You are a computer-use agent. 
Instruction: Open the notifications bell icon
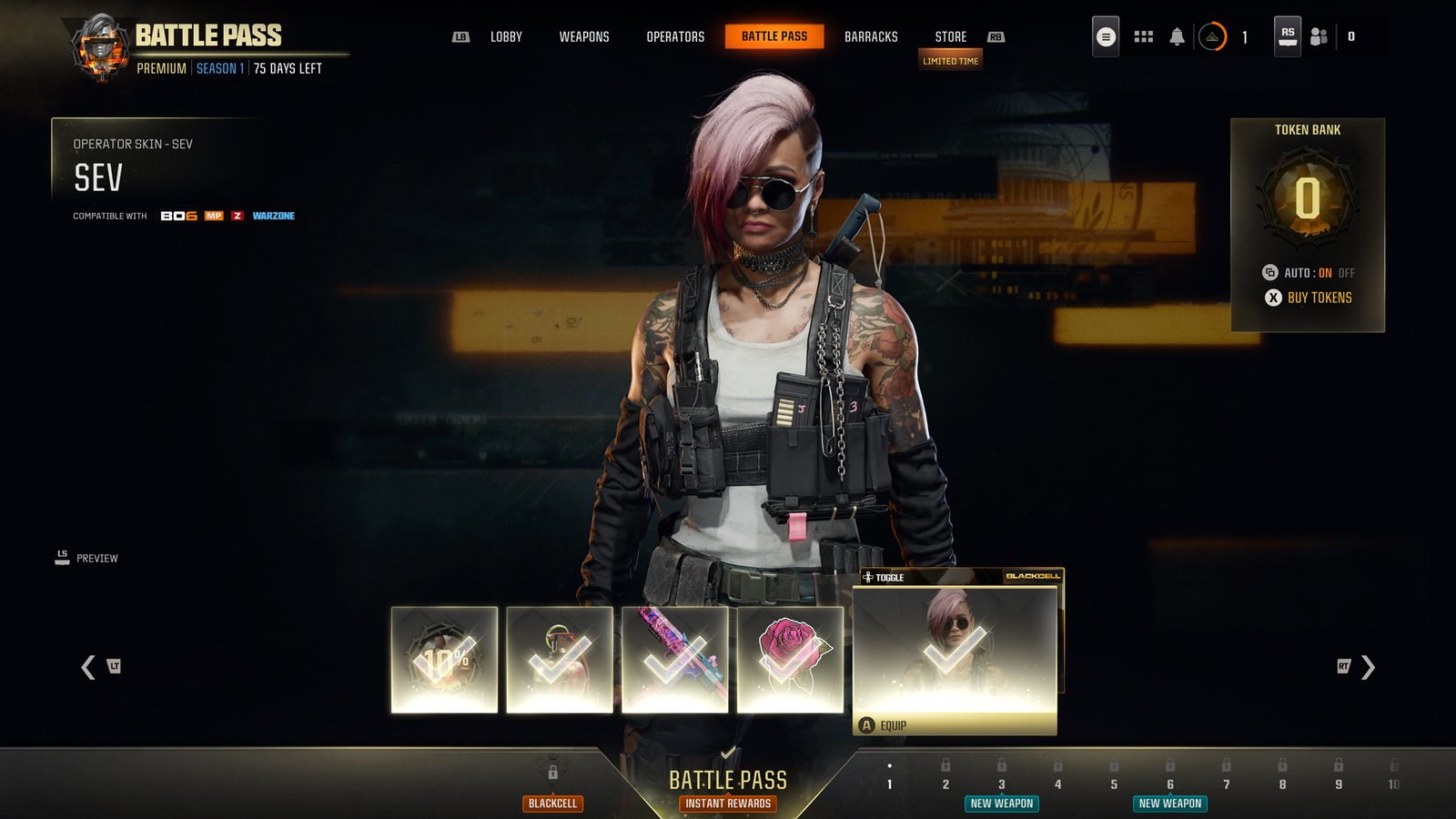(x=1177, y=36)
